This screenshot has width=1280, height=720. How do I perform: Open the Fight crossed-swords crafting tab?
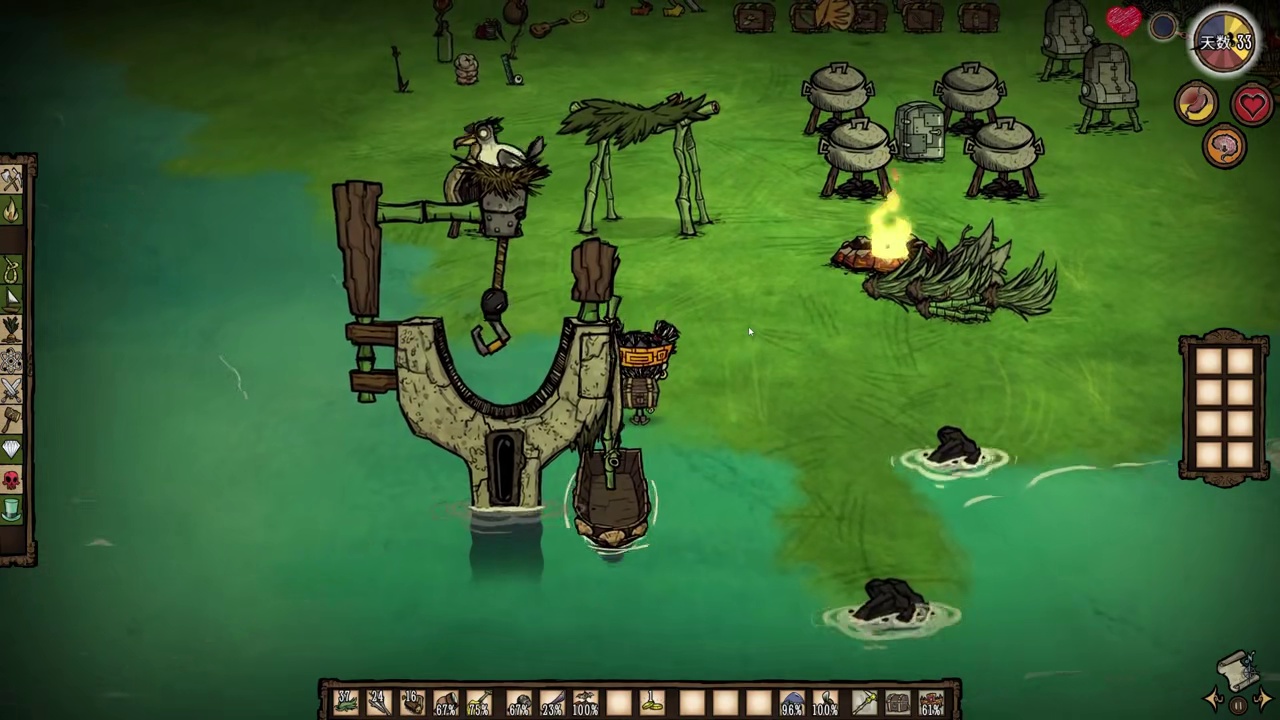12,389
